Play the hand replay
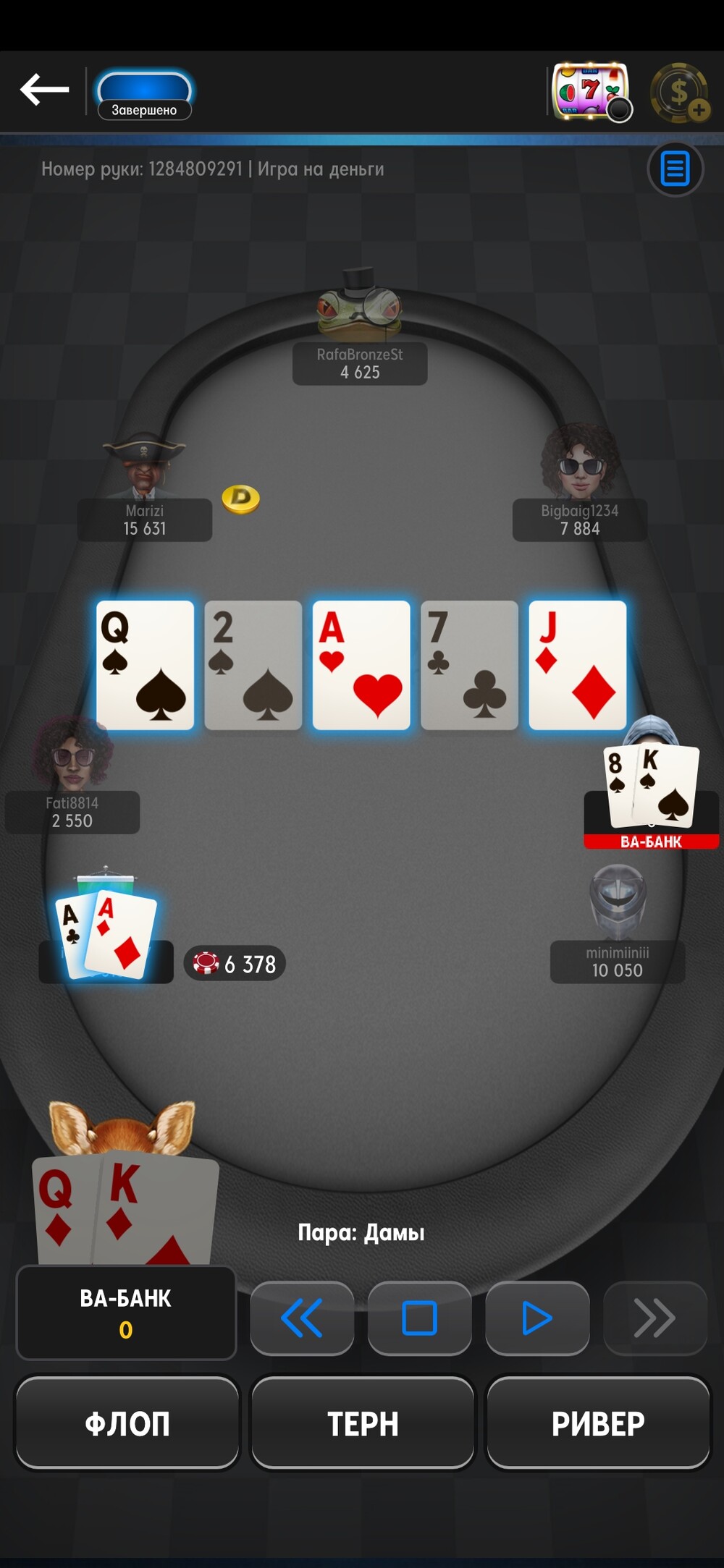This screenshot has height=1568, width=724. [536, 1318]
